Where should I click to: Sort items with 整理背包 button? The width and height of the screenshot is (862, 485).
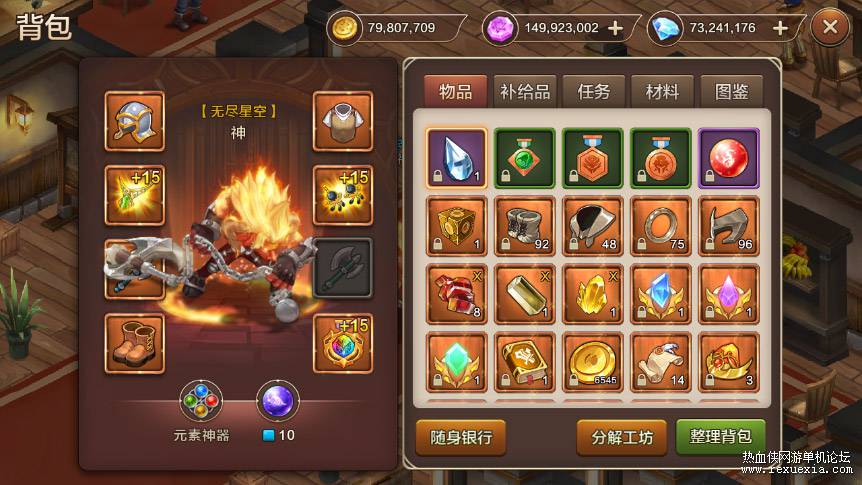click(720, 437)
